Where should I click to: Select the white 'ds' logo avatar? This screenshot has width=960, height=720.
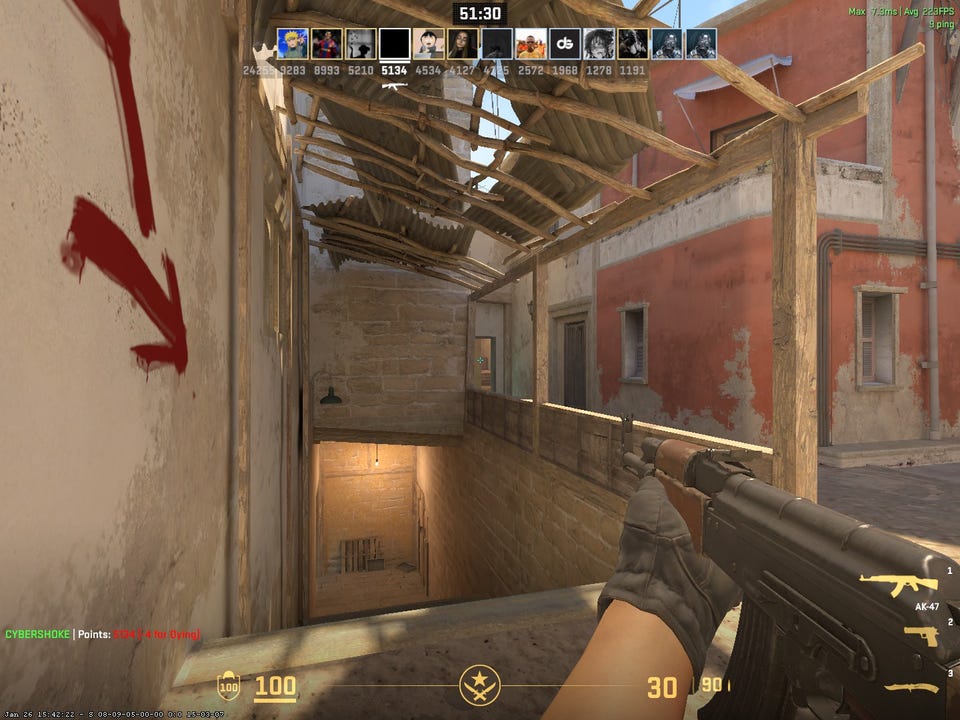pyautogui.click(x=565, y=44)
